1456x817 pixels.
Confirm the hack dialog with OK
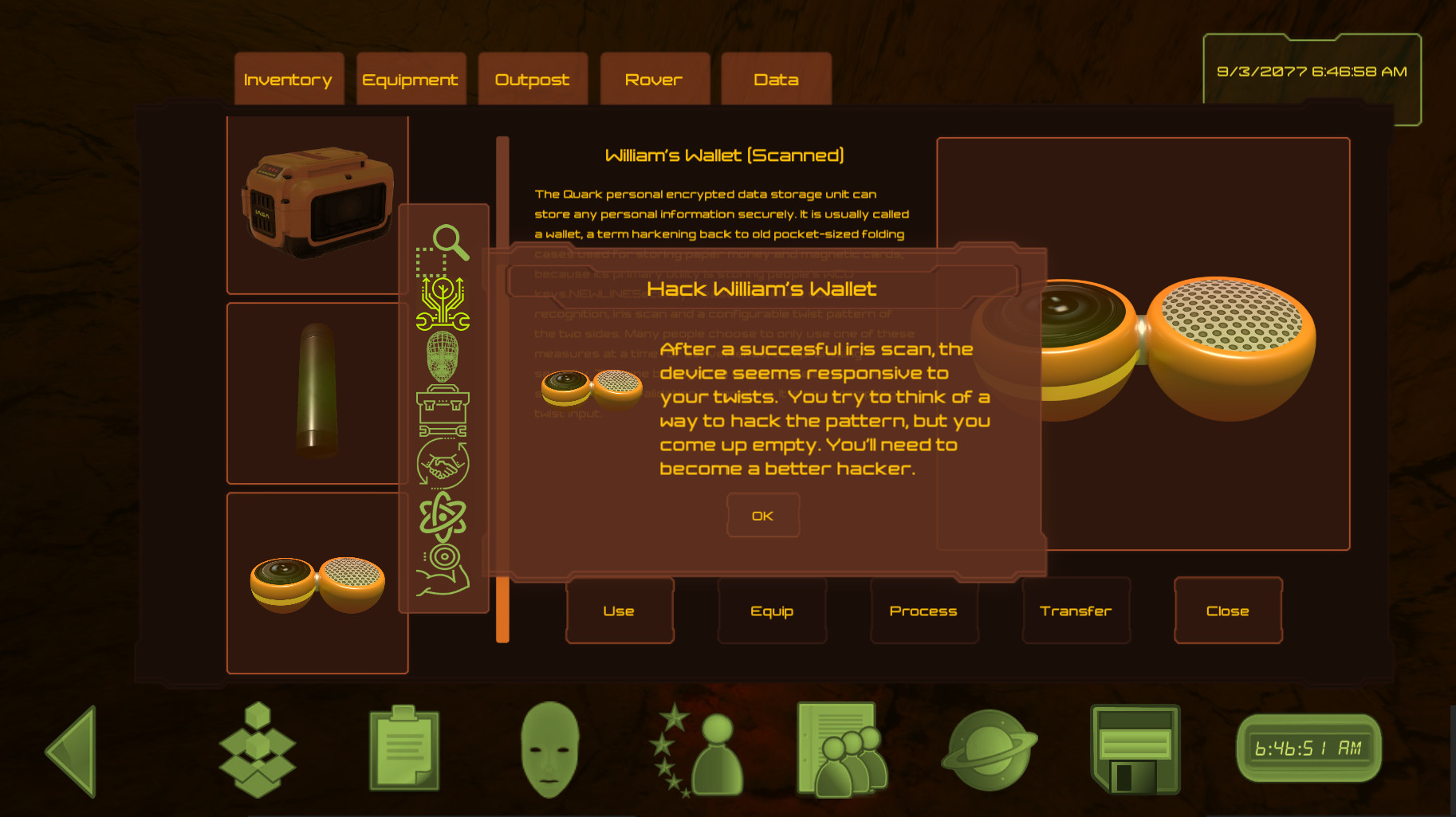pos(762,516)
